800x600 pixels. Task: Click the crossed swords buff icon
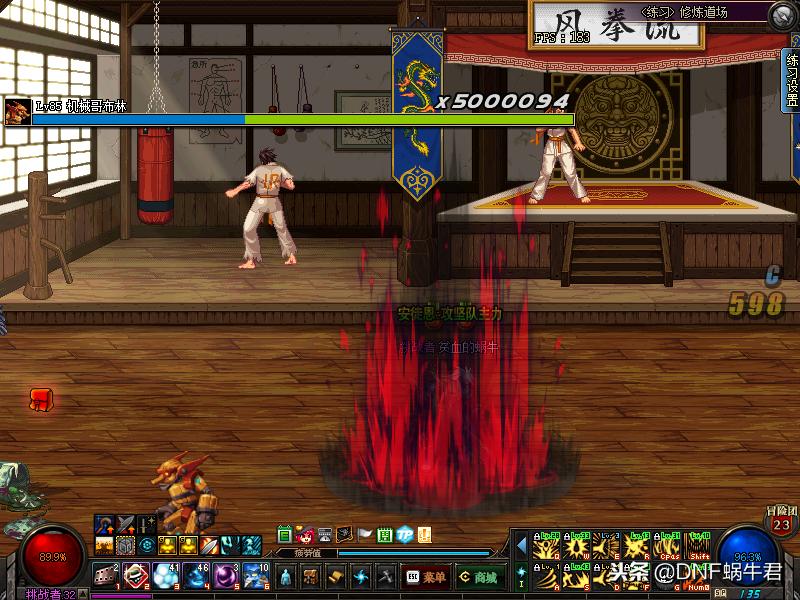click(x=125, y=524)
